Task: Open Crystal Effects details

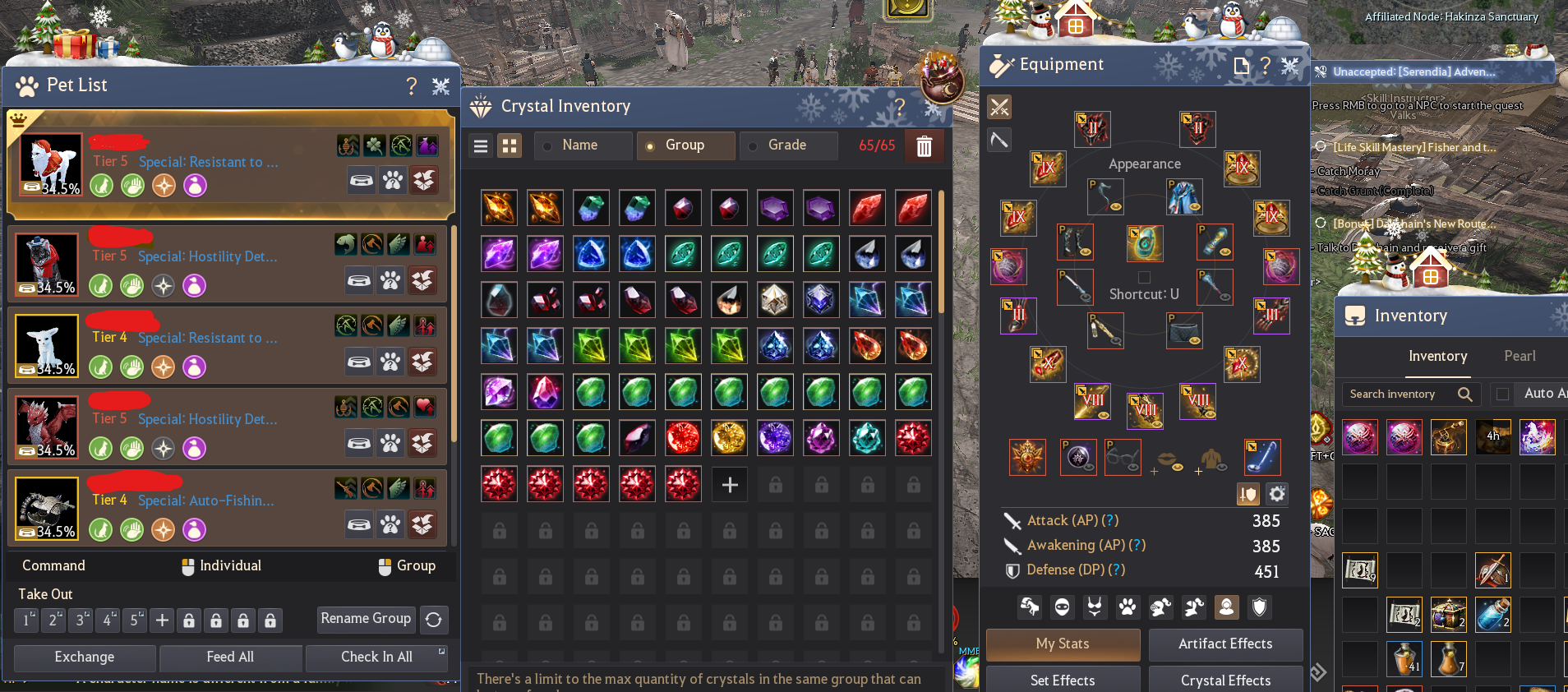Action: pyautogui.click(x=1225, y=680)
